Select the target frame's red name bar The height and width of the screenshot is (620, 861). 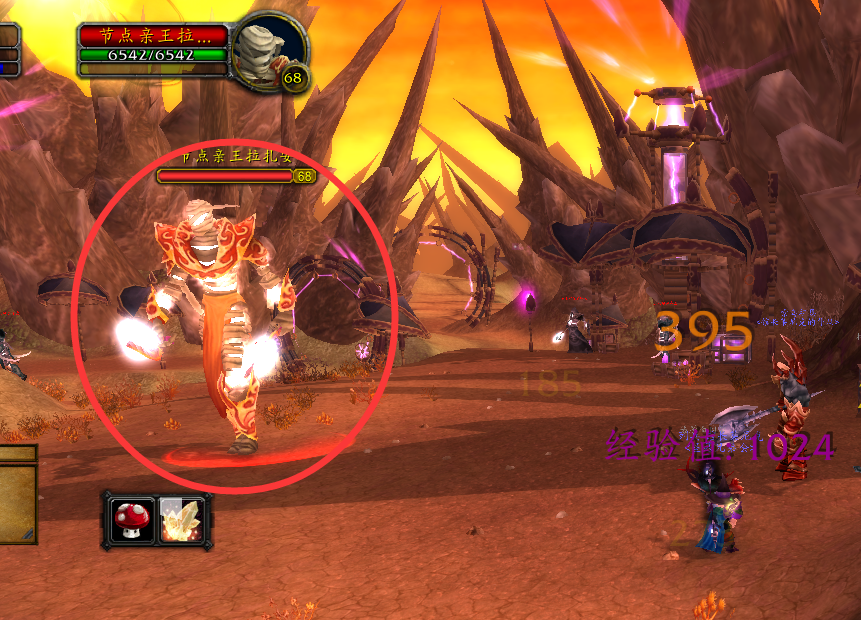click(154, 36)
